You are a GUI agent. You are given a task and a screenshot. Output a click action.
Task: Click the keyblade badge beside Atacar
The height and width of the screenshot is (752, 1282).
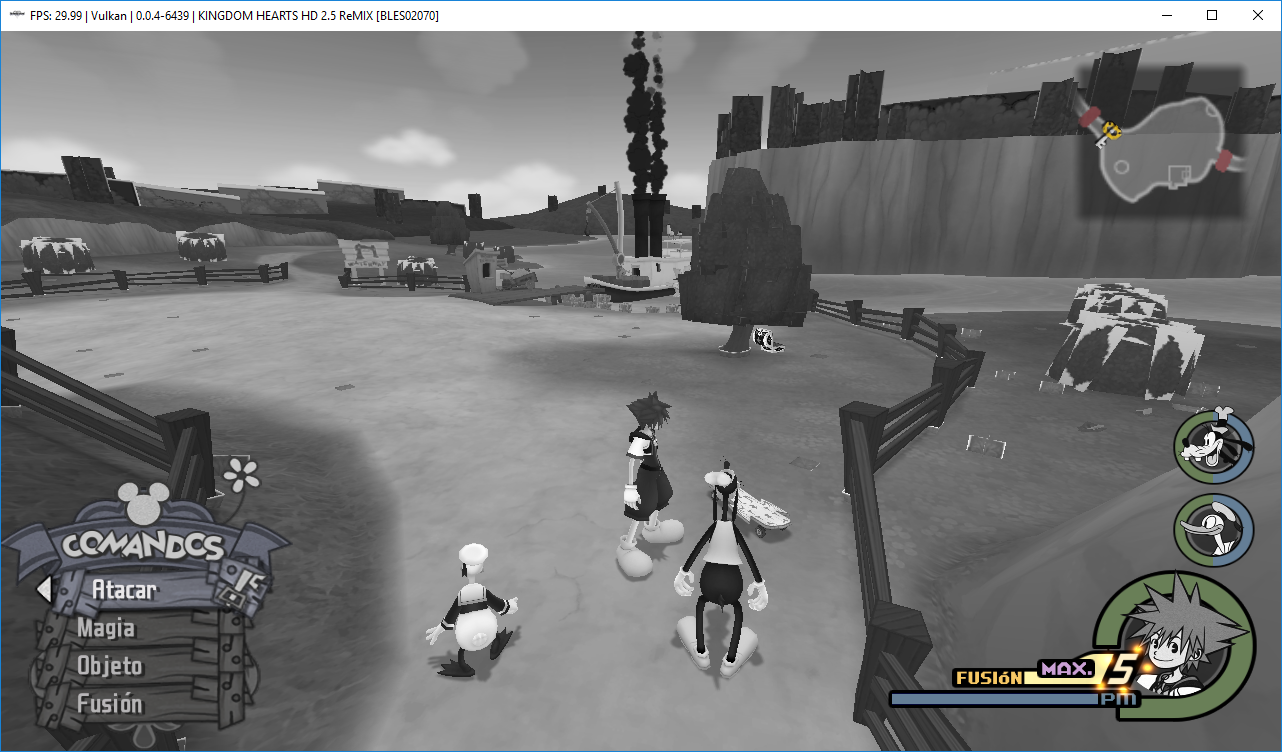click(246, 584)
